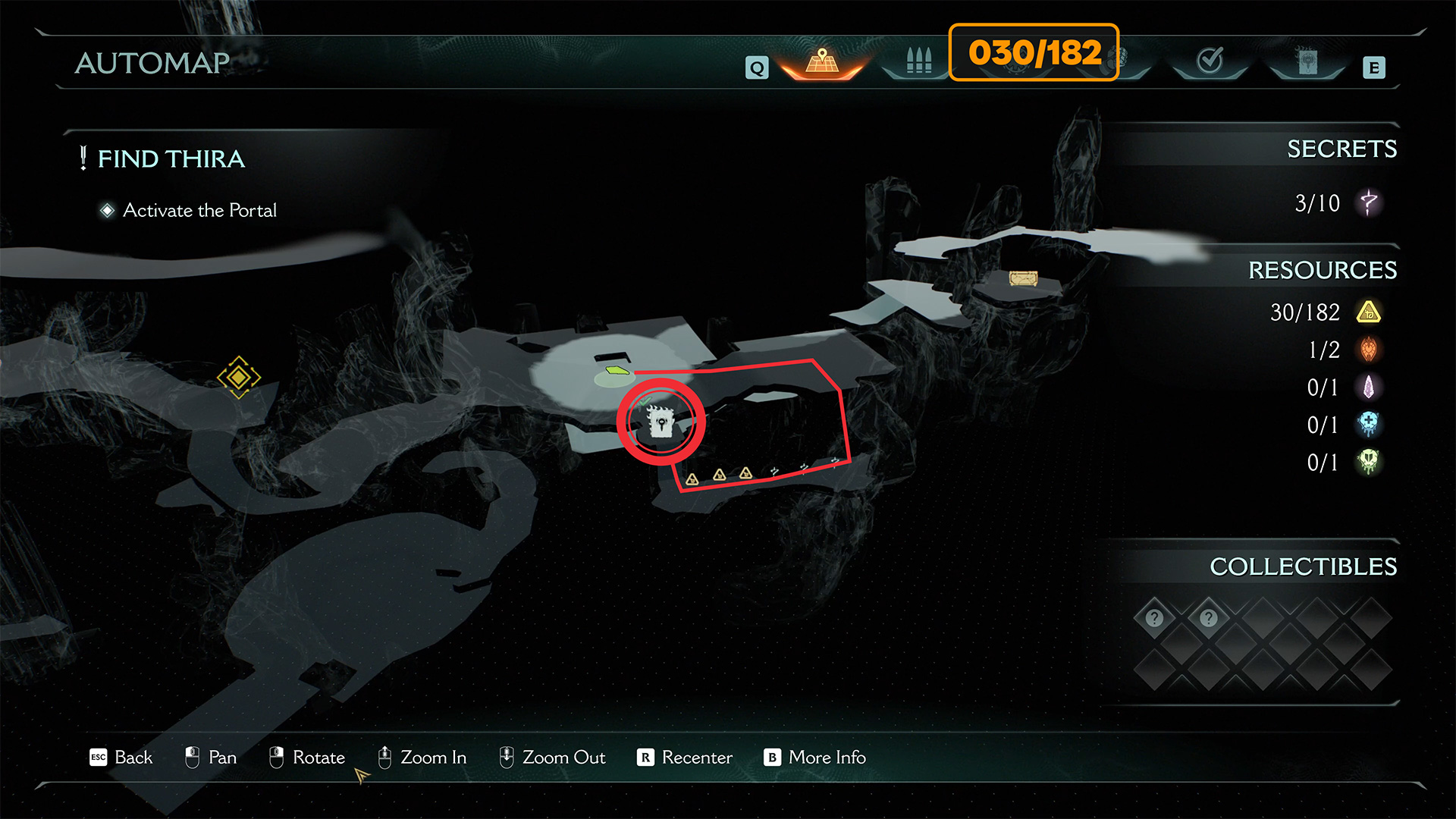Switch to the three-bullets arsenal tab

pos(918,61)
